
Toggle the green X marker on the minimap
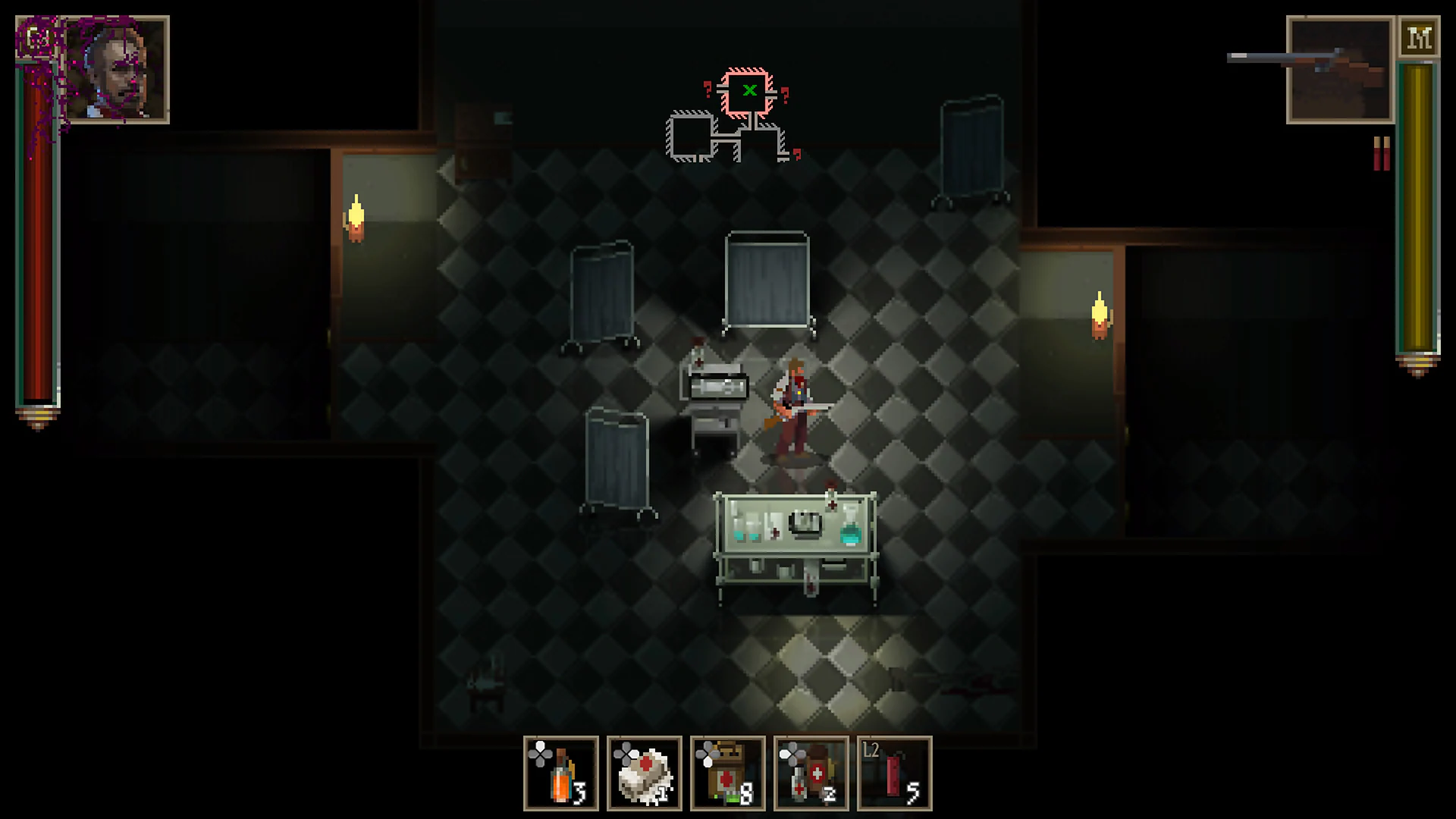[x=749, y=89]
